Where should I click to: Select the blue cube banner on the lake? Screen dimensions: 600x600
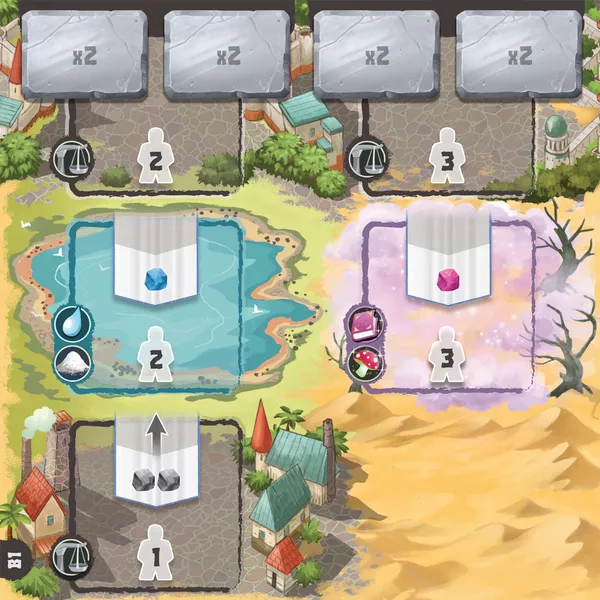coord(154,260)
